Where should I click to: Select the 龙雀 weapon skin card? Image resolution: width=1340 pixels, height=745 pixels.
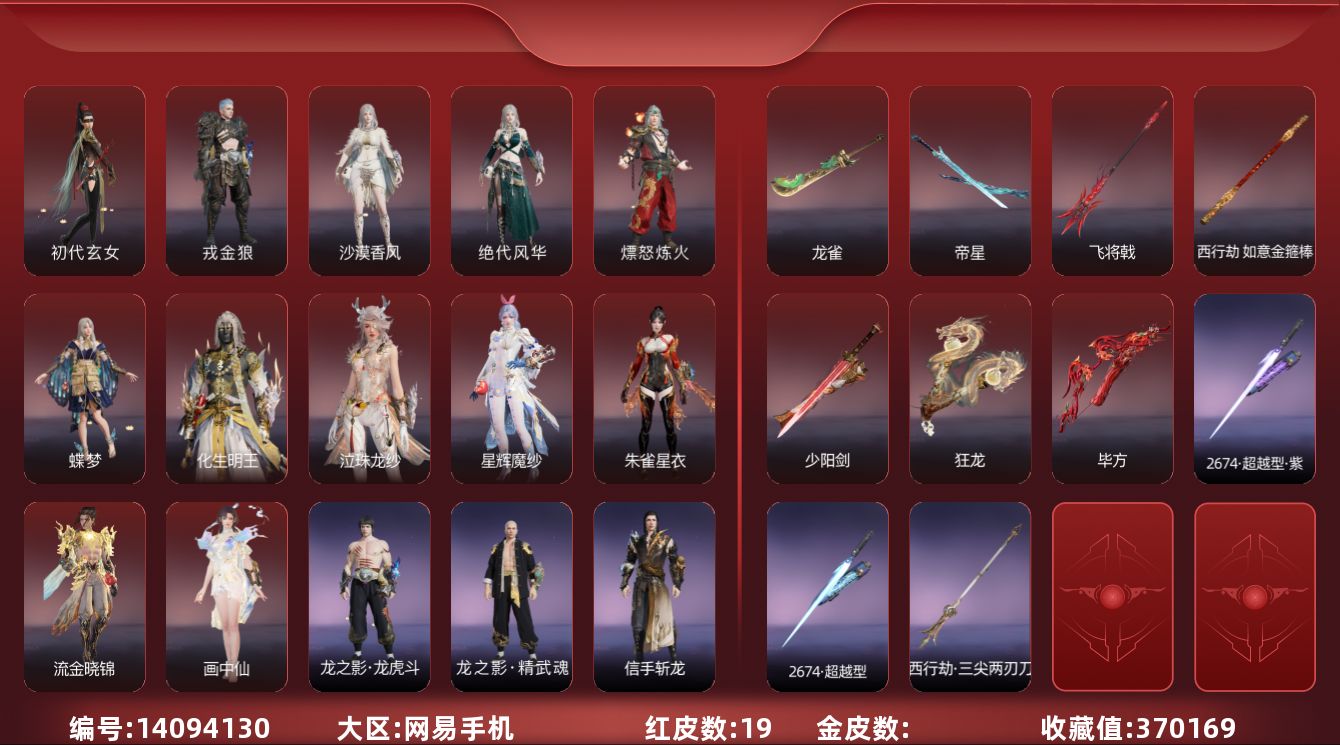[x=827, y=180]
